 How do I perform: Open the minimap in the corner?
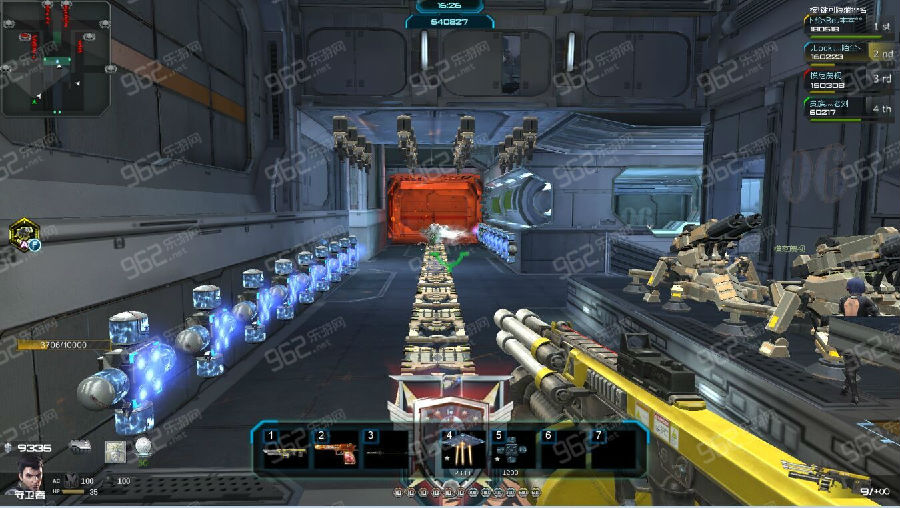(55, 58)
